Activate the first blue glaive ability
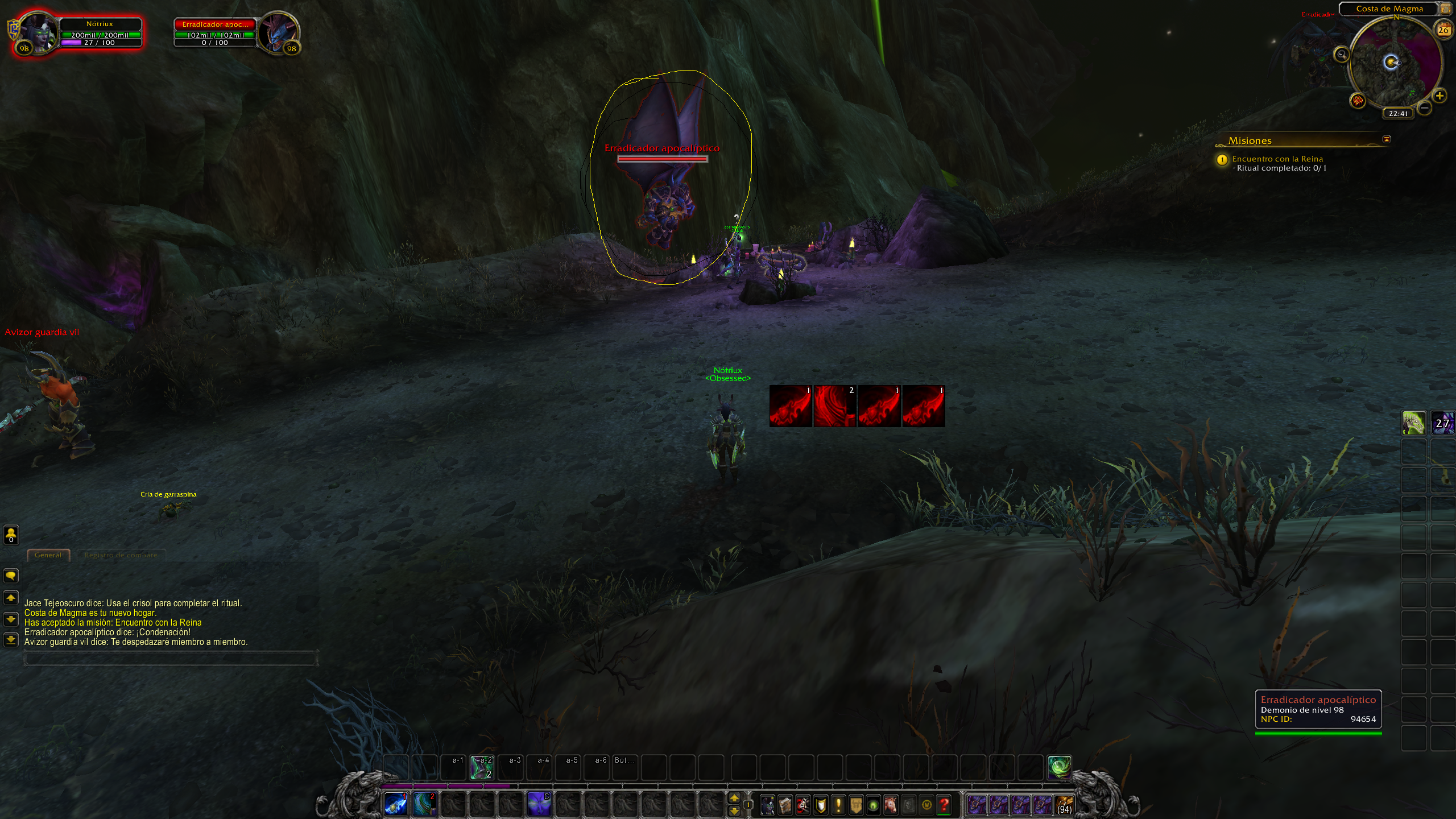The height and width of the screenshot is (819, 1456). [x=396, y=804]
